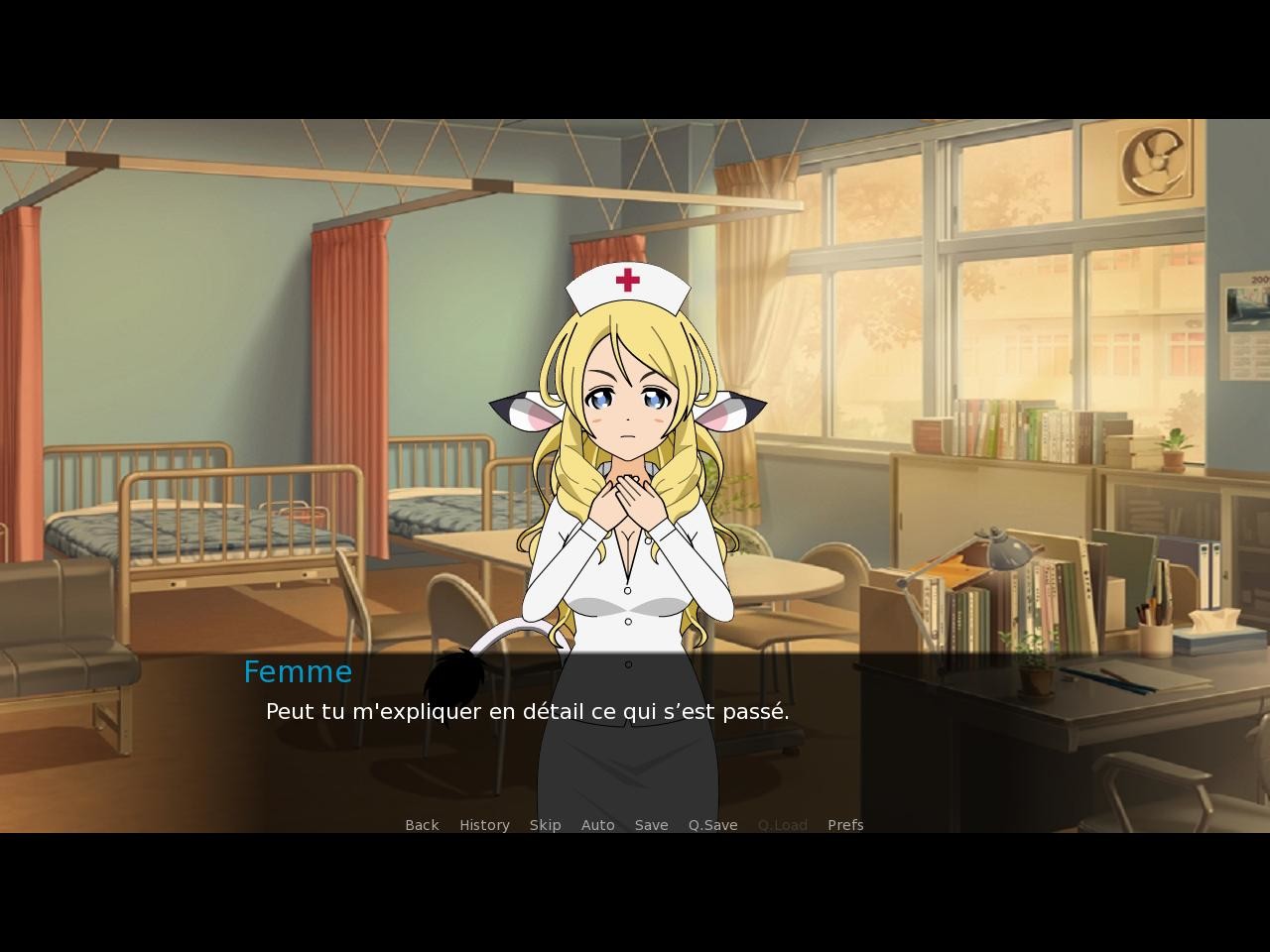This screenshot has height=952, width=1270.
Task: Click the Femme speaker name label
Action: (297, 671)
